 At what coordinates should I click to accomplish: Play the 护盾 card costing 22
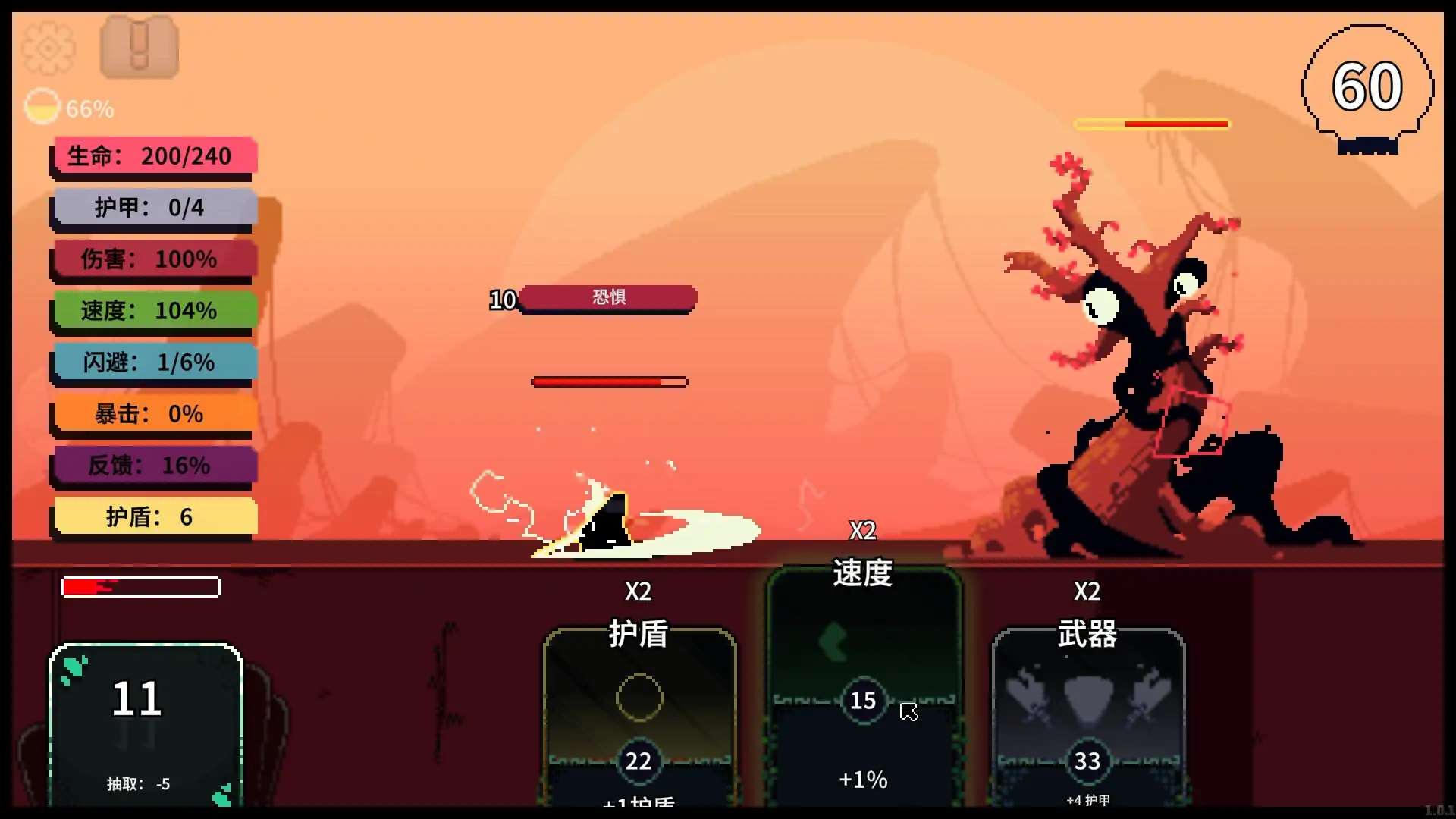[x=639, y=720]
